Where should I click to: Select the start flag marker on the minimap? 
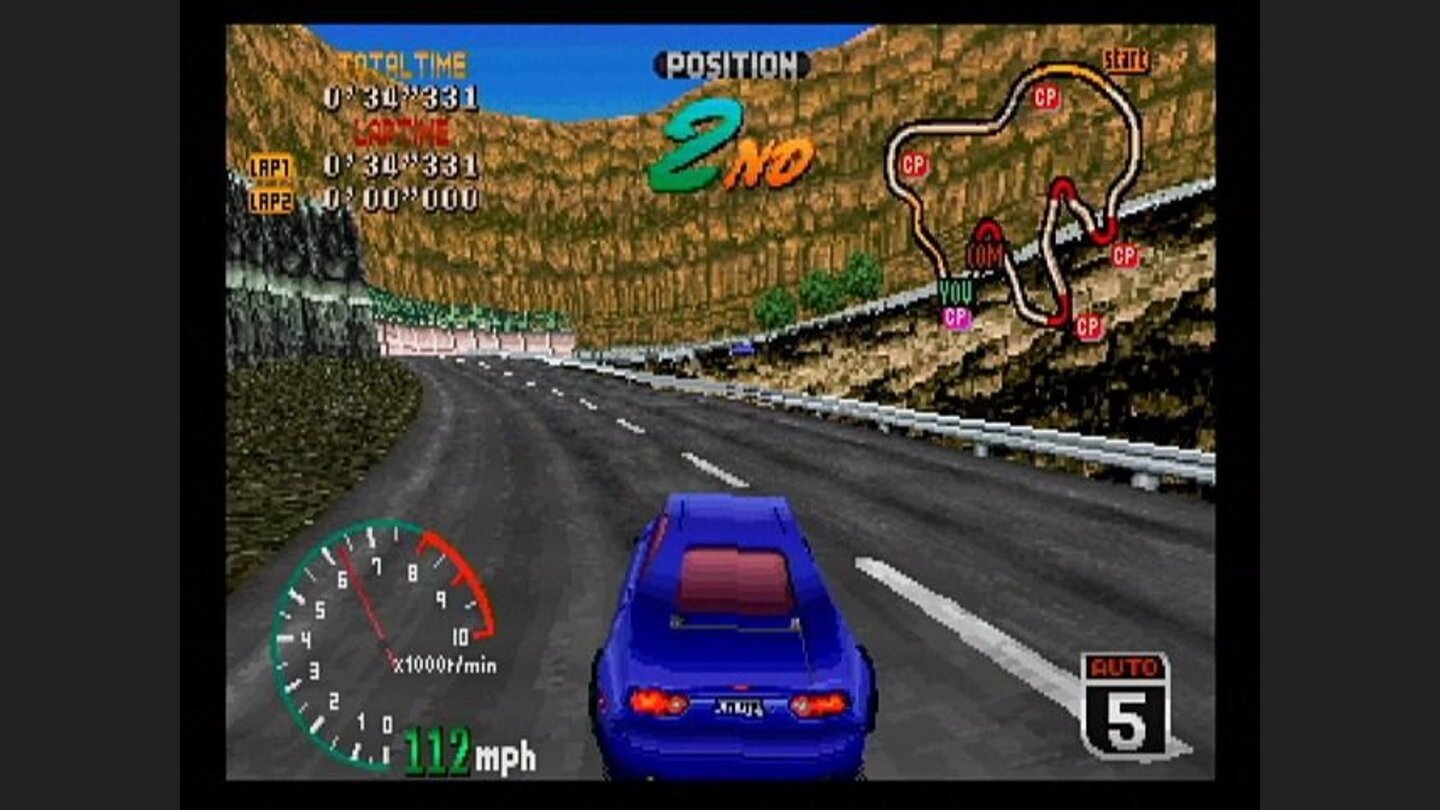[x=1128, y=60]
